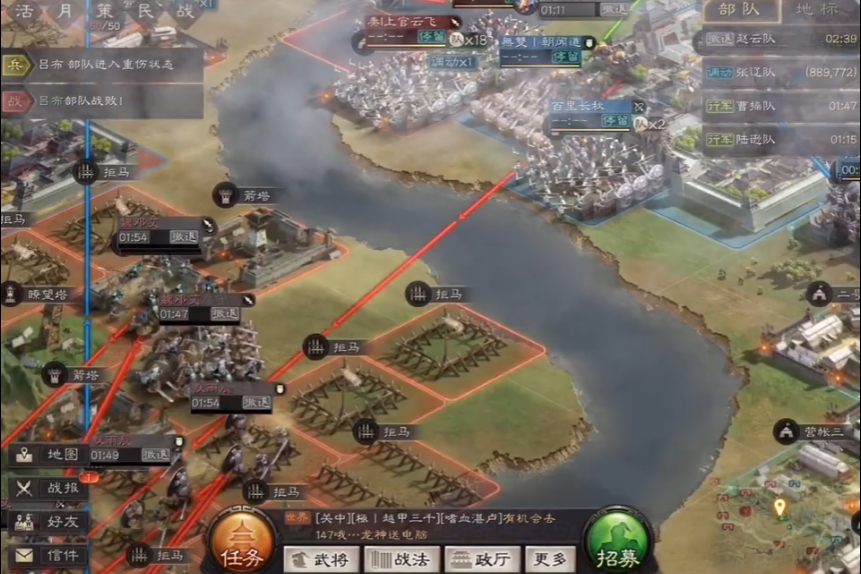Open the 政厅 government hall menu
This screenshot has height=574, width=861.
(x=481, y=560)
